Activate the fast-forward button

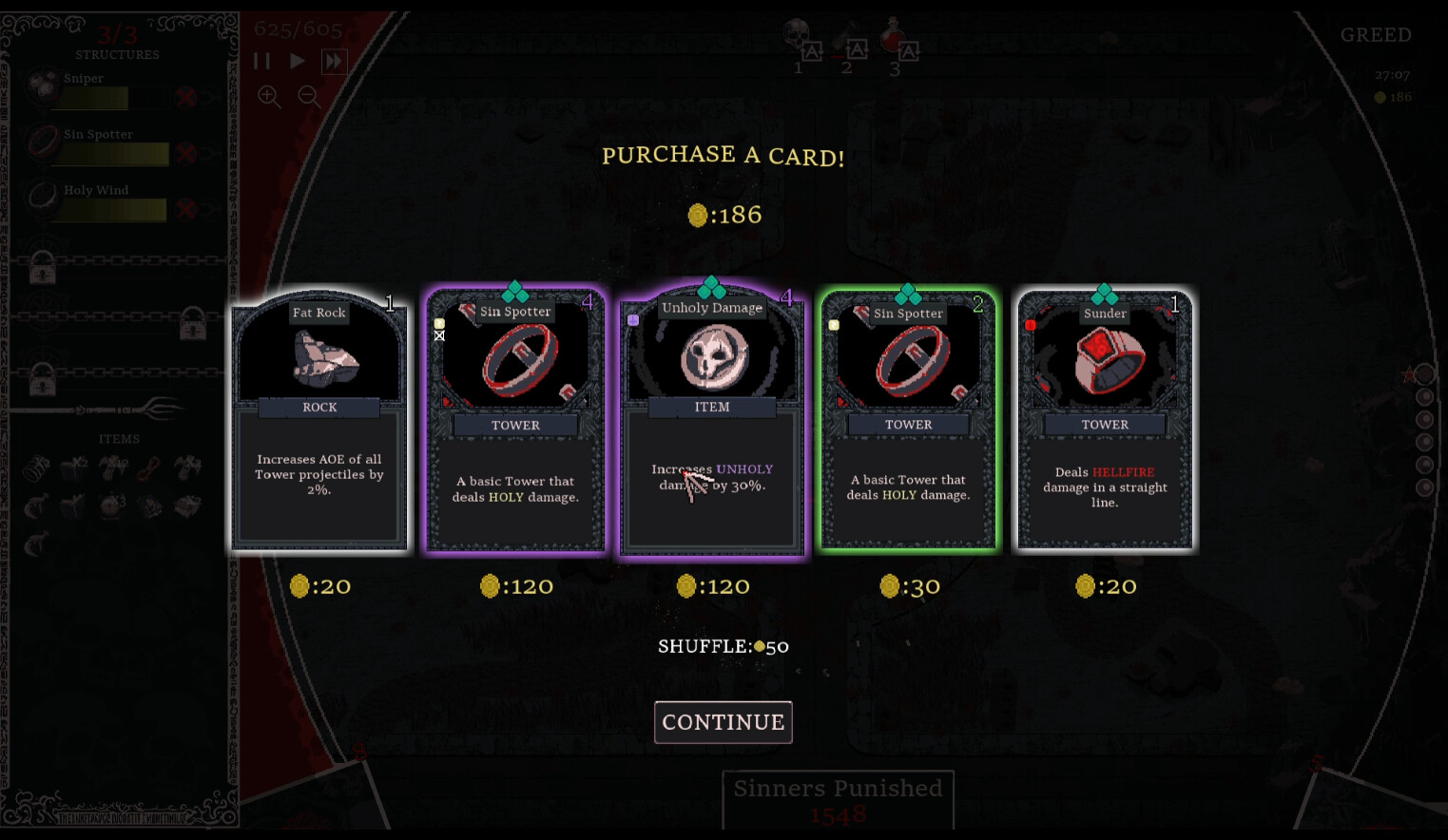[x=333, y=62]
